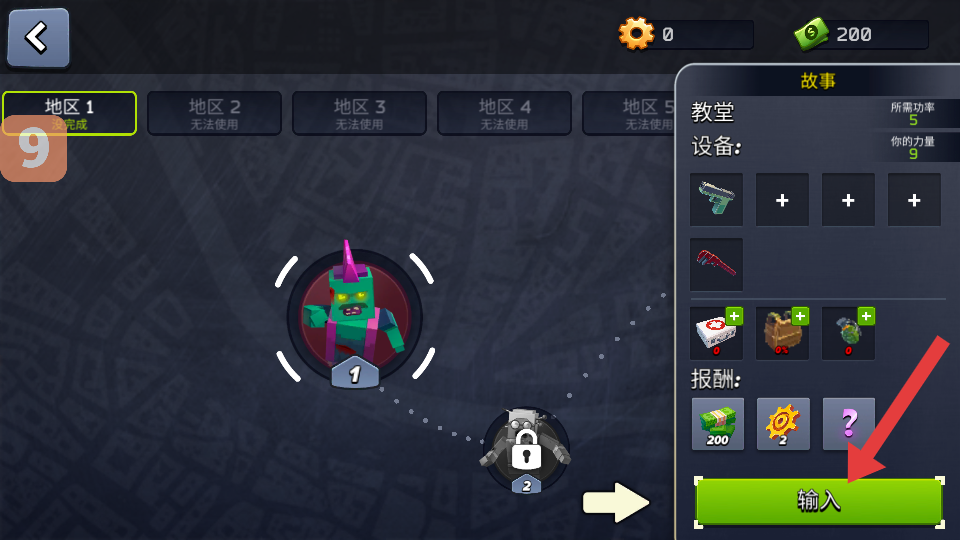Start the mission with the green 输入 button
The image size is (960, 540).
point(818,500)
